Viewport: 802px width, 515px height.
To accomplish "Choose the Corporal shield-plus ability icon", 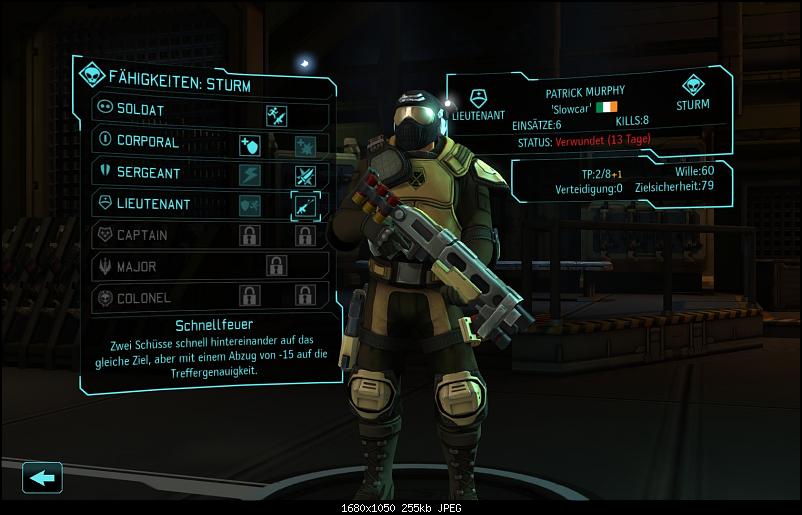I will [x=249, y=146].
